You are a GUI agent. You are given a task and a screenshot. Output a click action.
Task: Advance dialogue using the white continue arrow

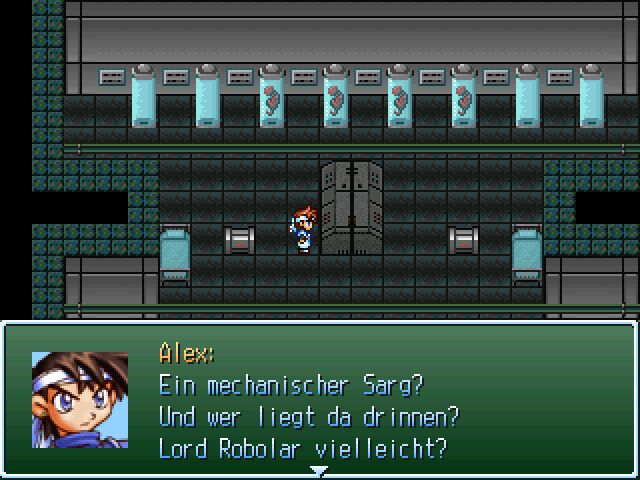pyautogui.click(x=319, y=470)
